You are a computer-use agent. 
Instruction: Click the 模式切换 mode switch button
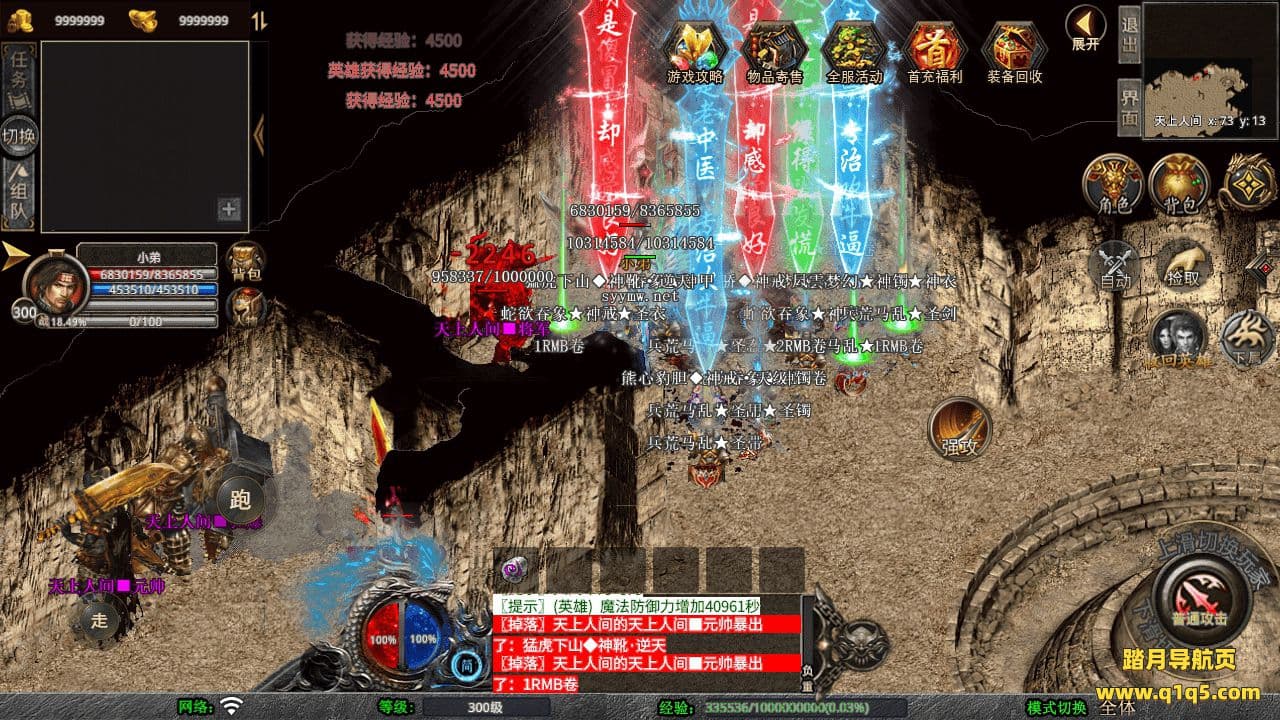[x=1056, y=707]
